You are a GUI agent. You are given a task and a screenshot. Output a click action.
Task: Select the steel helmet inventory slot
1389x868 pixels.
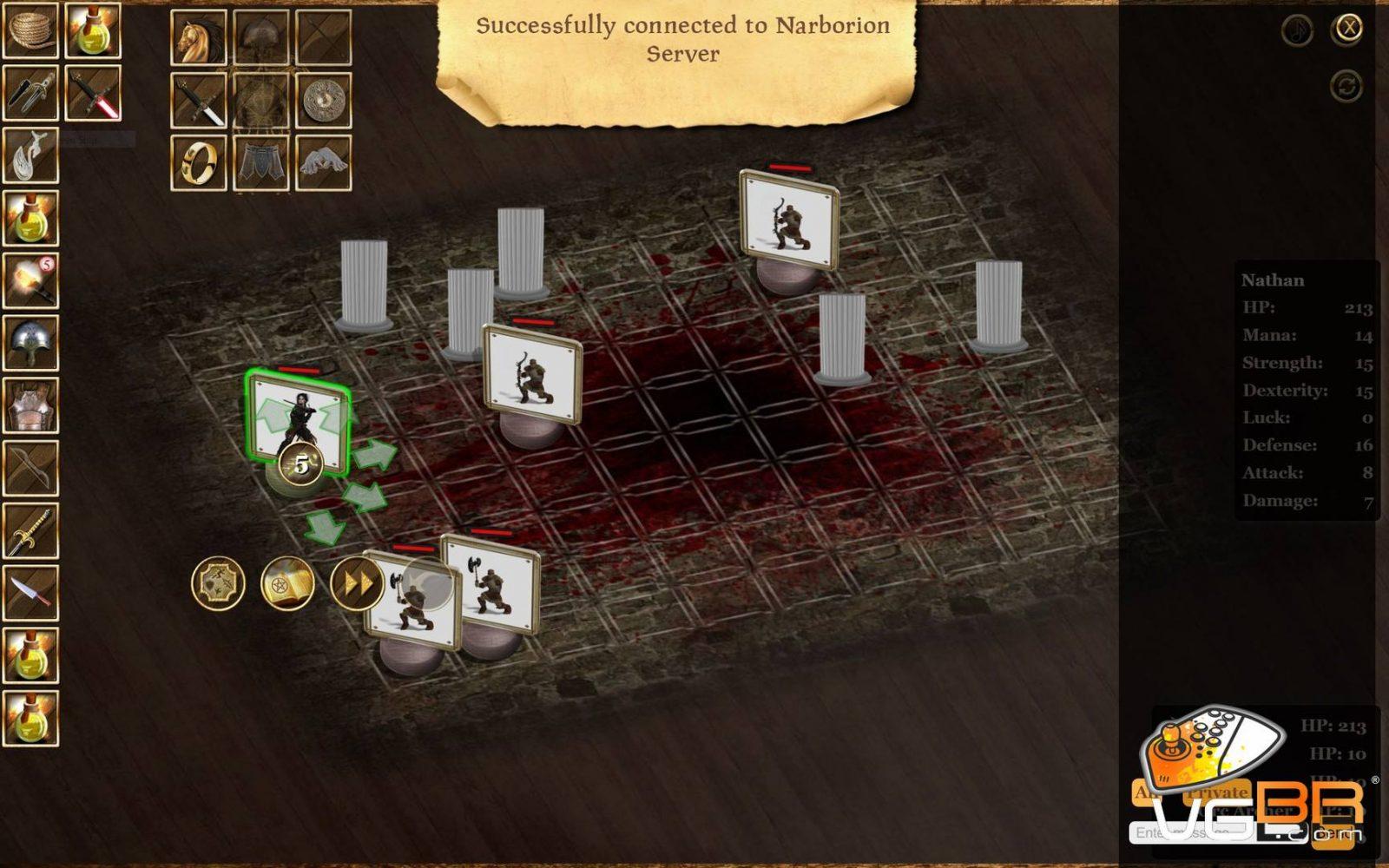30,344
